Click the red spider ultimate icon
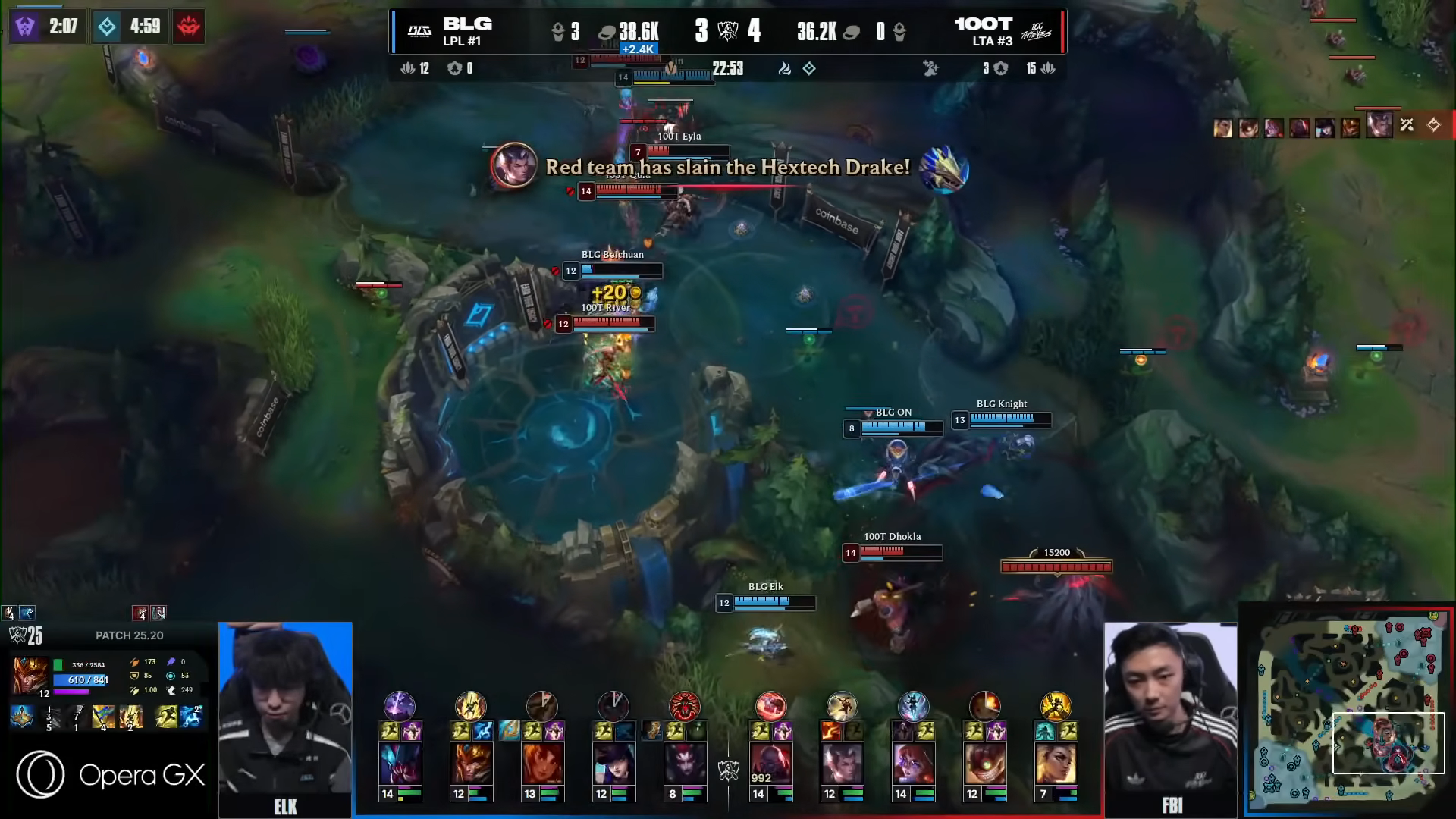This screenshot has width=1456, height=819. (684, 706)
